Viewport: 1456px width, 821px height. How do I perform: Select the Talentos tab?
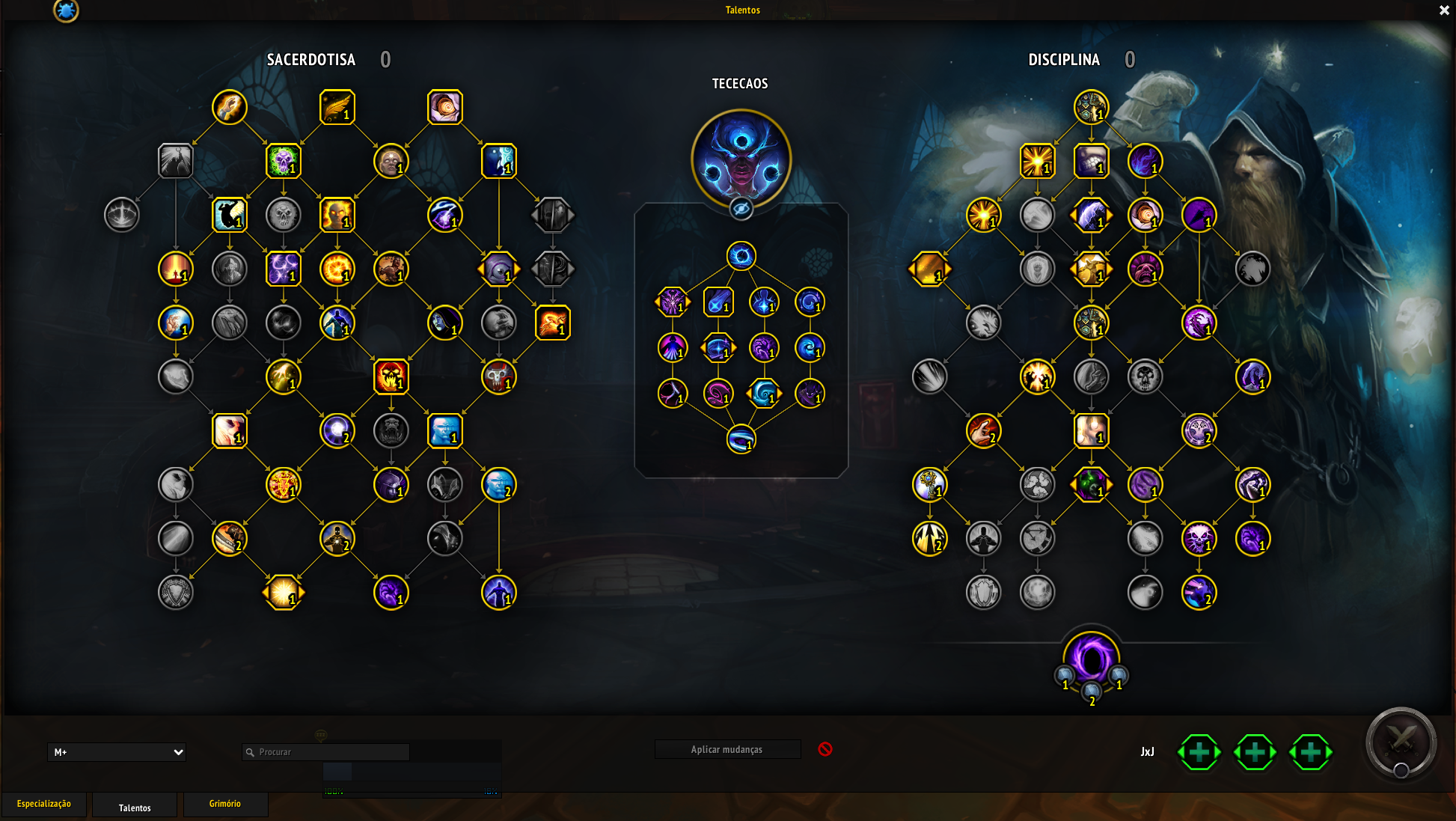pyautogui.click(x=135, y=808)
